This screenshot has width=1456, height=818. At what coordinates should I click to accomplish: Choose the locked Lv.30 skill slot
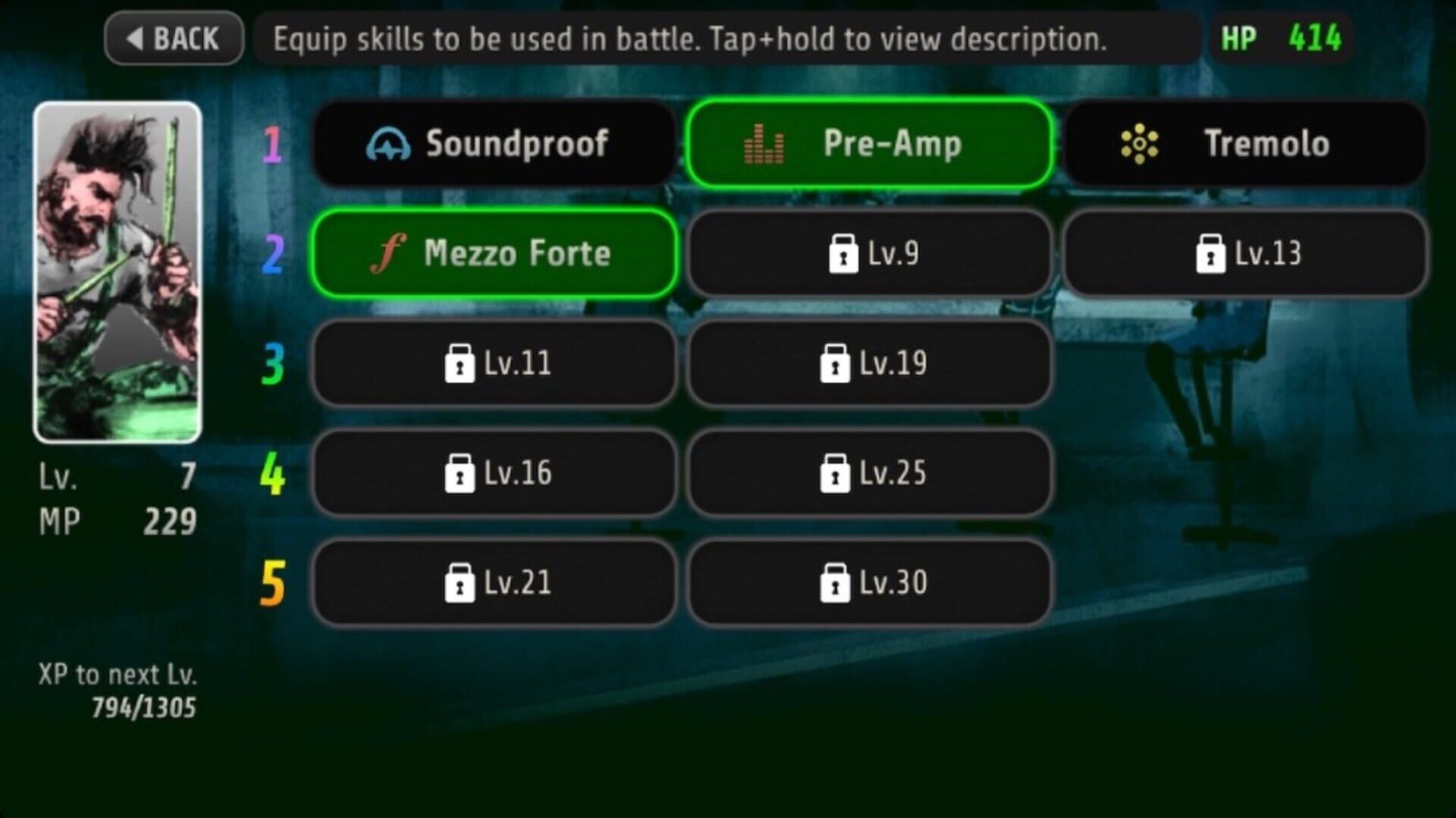click(869, 583)
